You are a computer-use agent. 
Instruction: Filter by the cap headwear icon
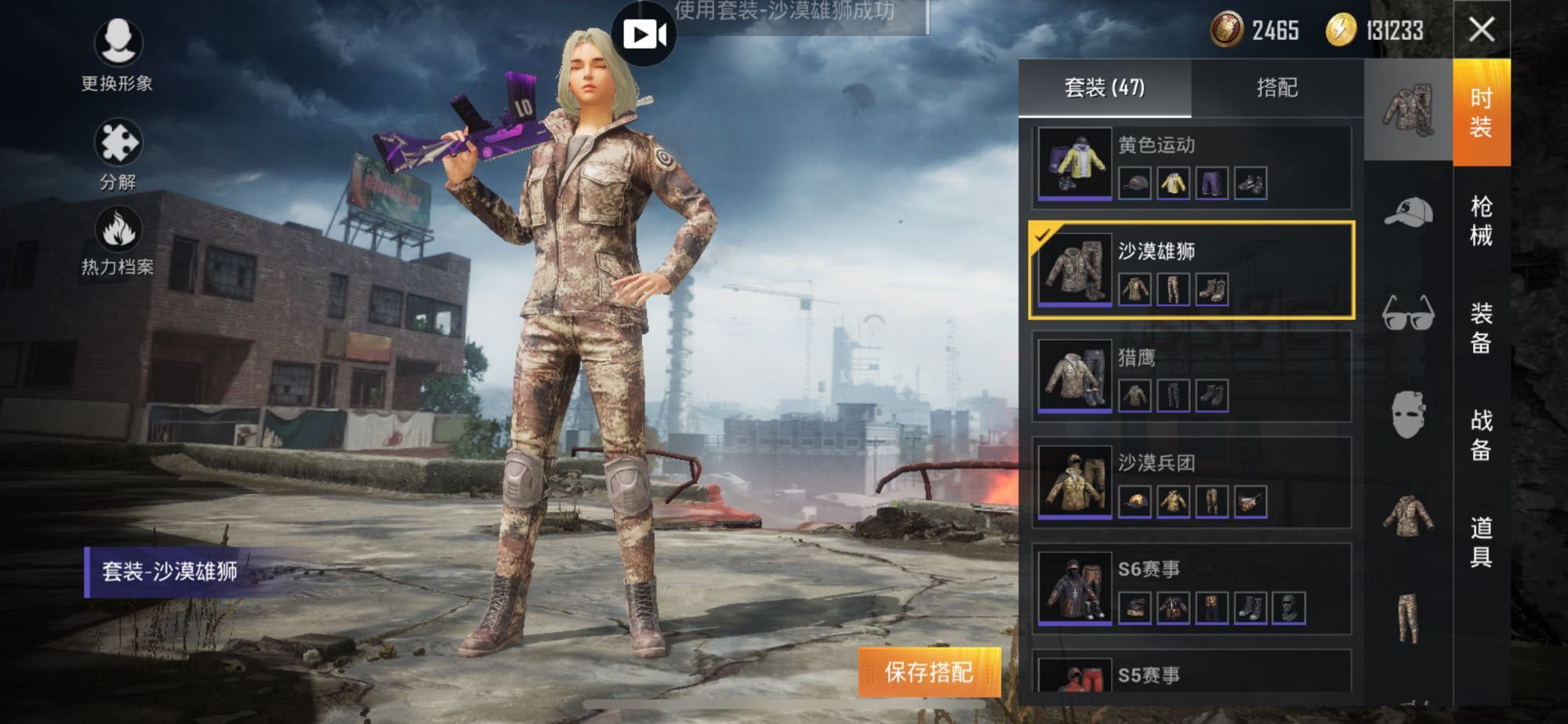point(1408,212)
